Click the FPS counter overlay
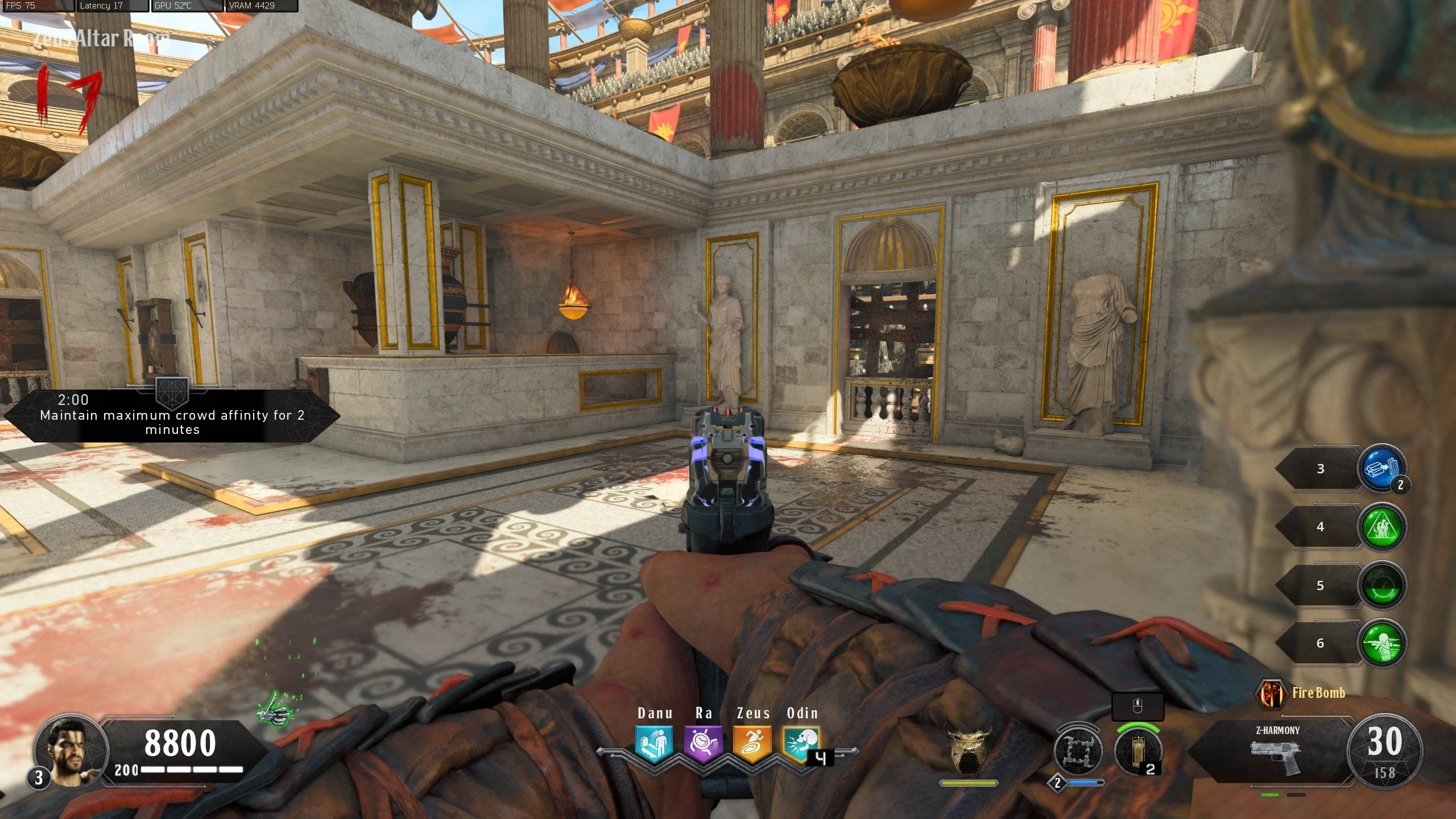 [x=36, y=6]
